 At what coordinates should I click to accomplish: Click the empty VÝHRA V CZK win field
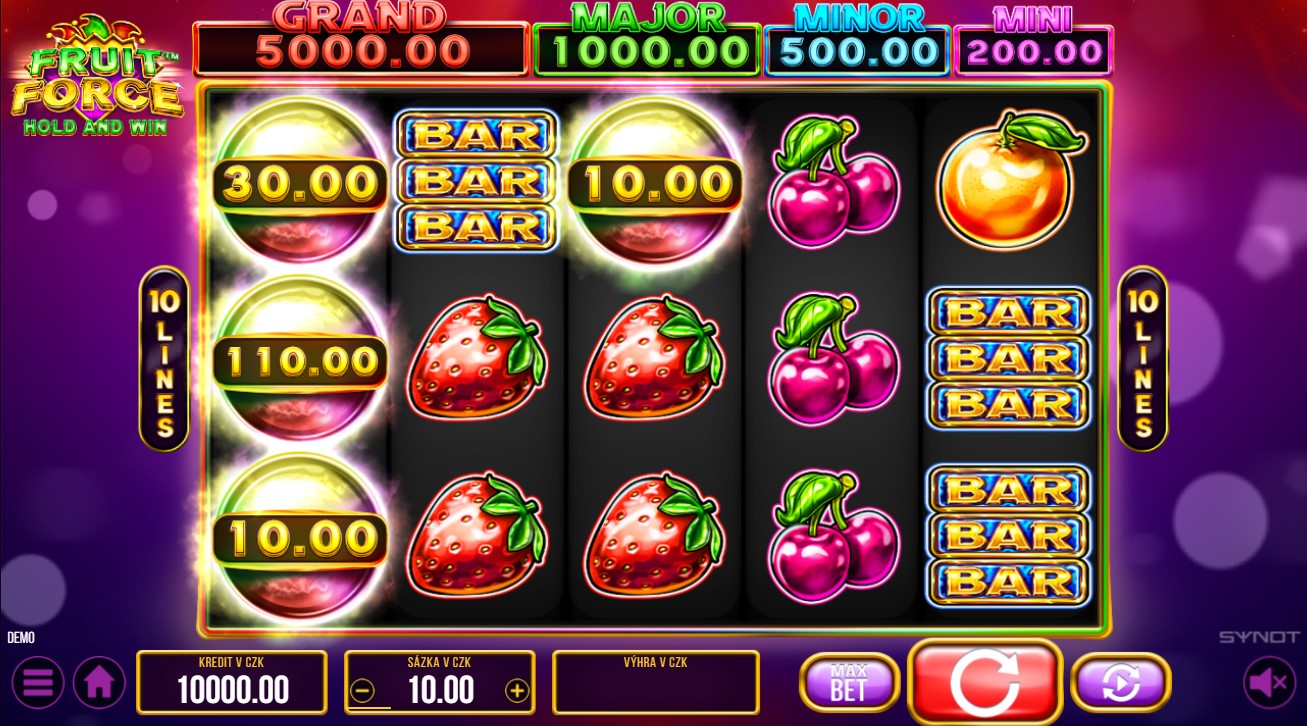click(655, 682)
